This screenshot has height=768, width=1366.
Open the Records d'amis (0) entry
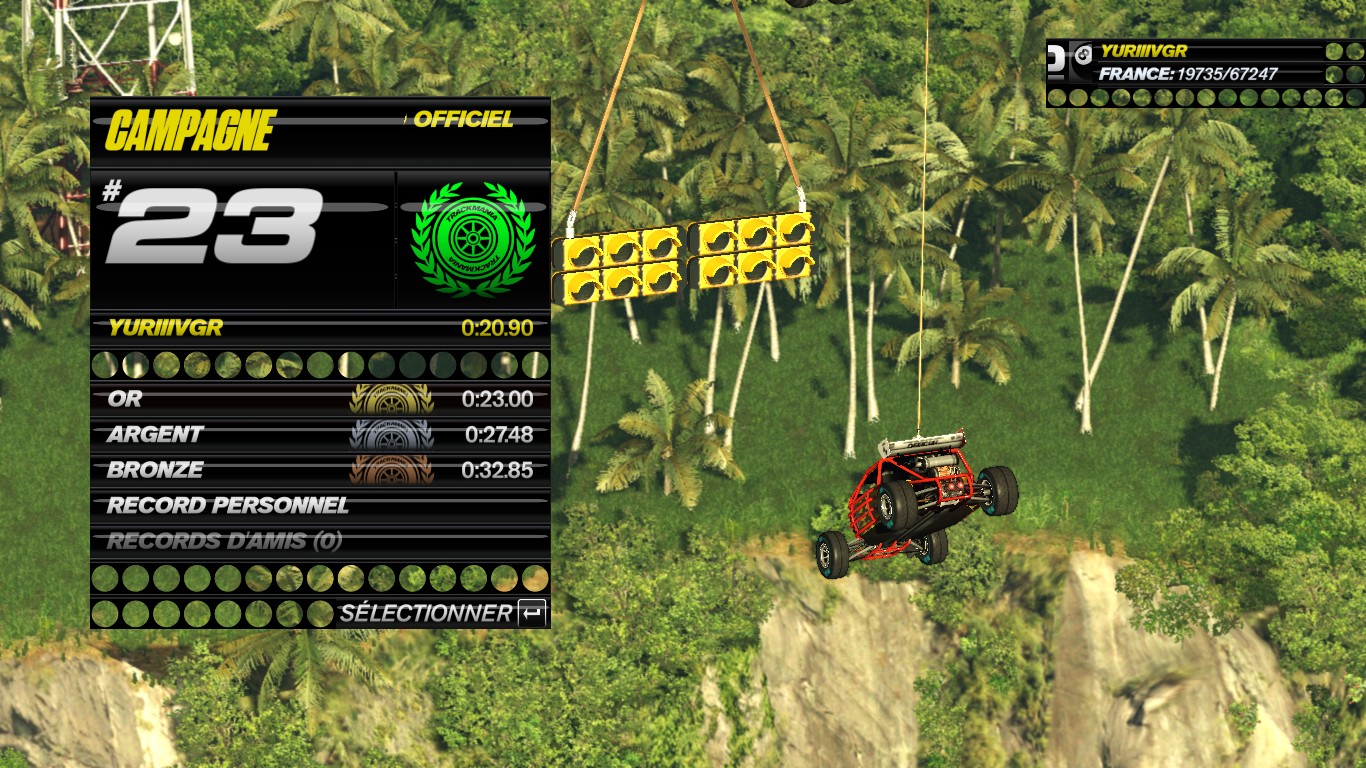point(320,541)
